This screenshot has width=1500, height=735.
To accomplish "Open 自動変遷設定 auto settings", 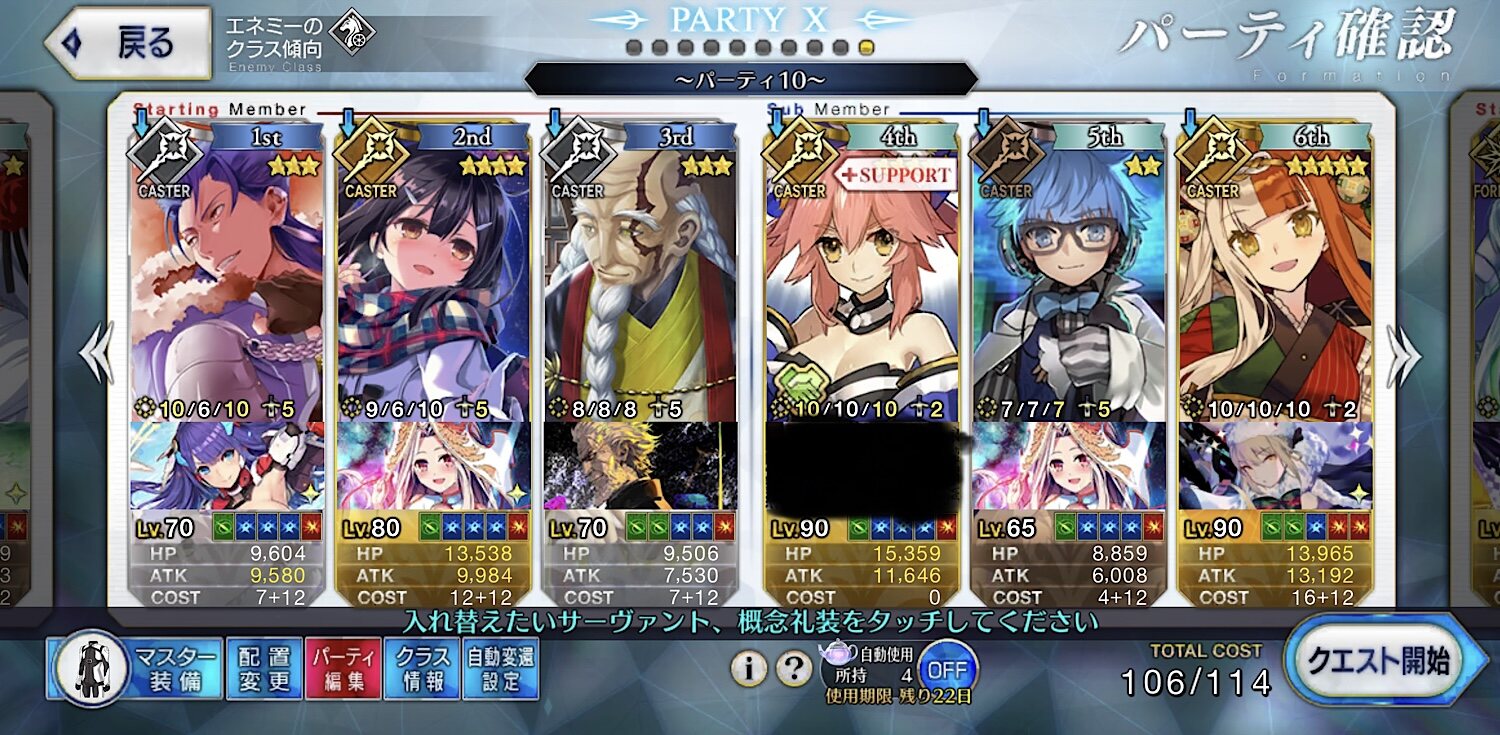I will coord(501,669).
